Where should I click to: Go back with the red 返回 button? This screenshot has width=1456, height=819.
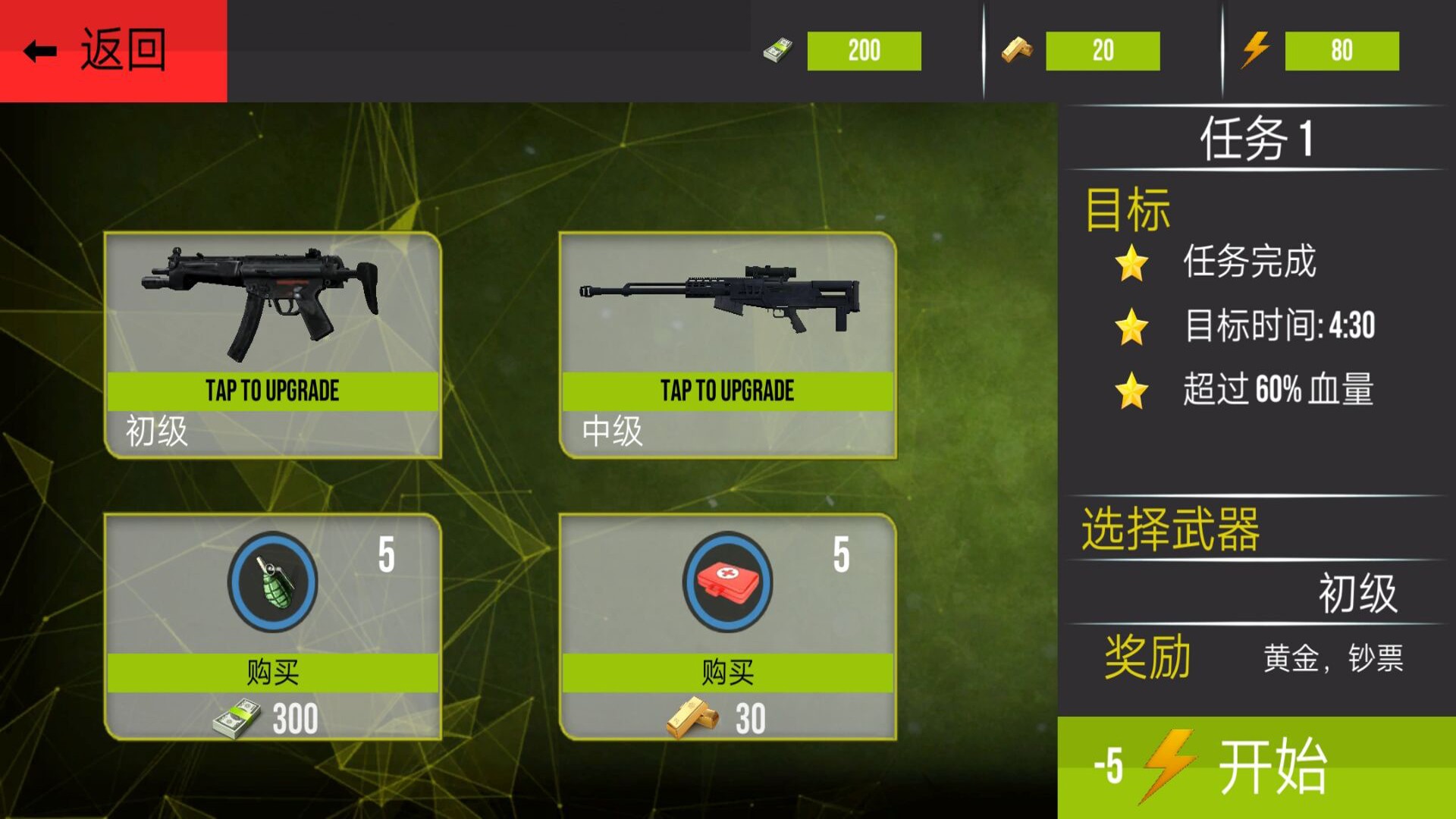pyautogui.click(x=112, y=51)
